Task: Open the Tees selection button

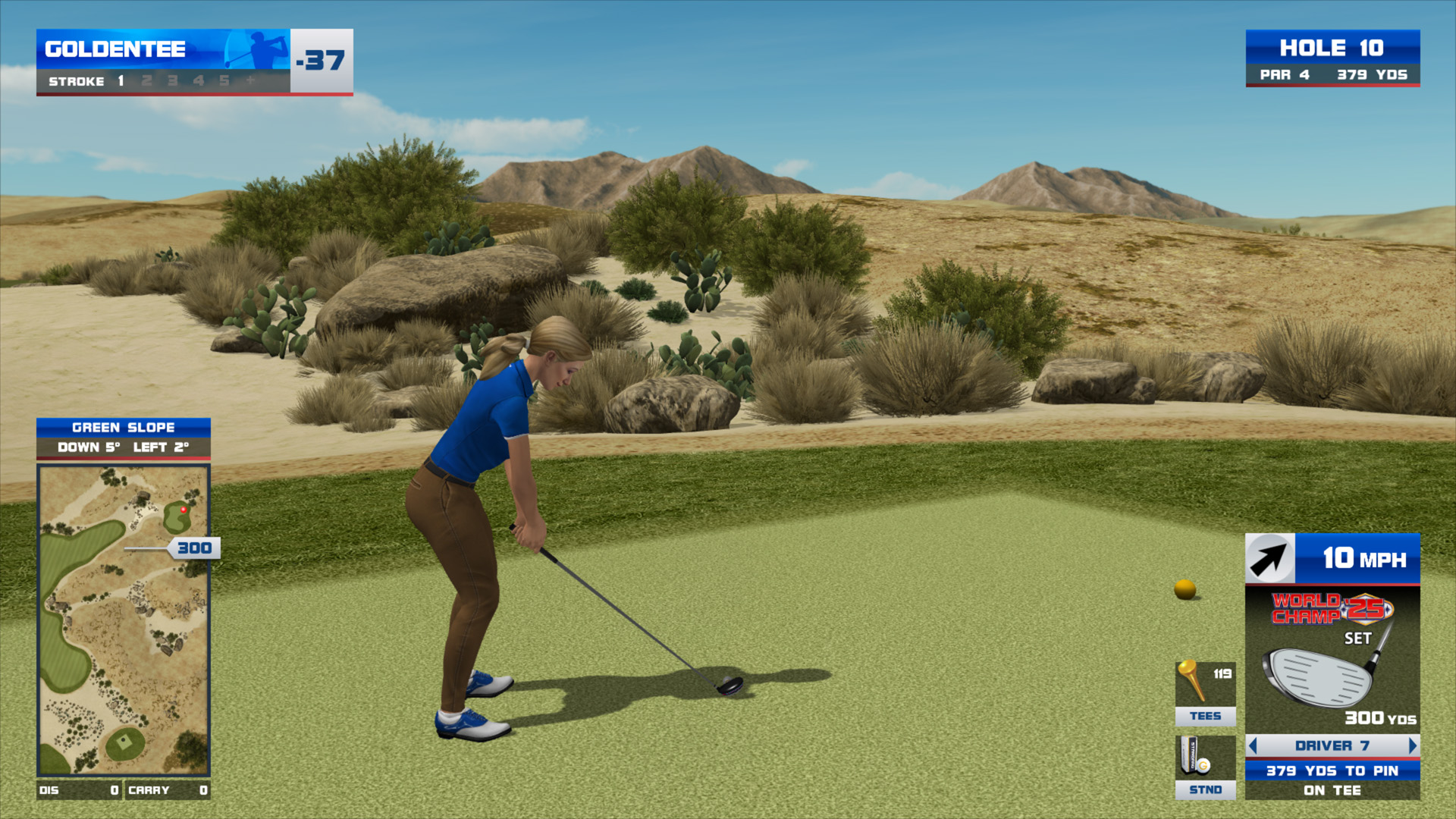Action: point(1205,692)
